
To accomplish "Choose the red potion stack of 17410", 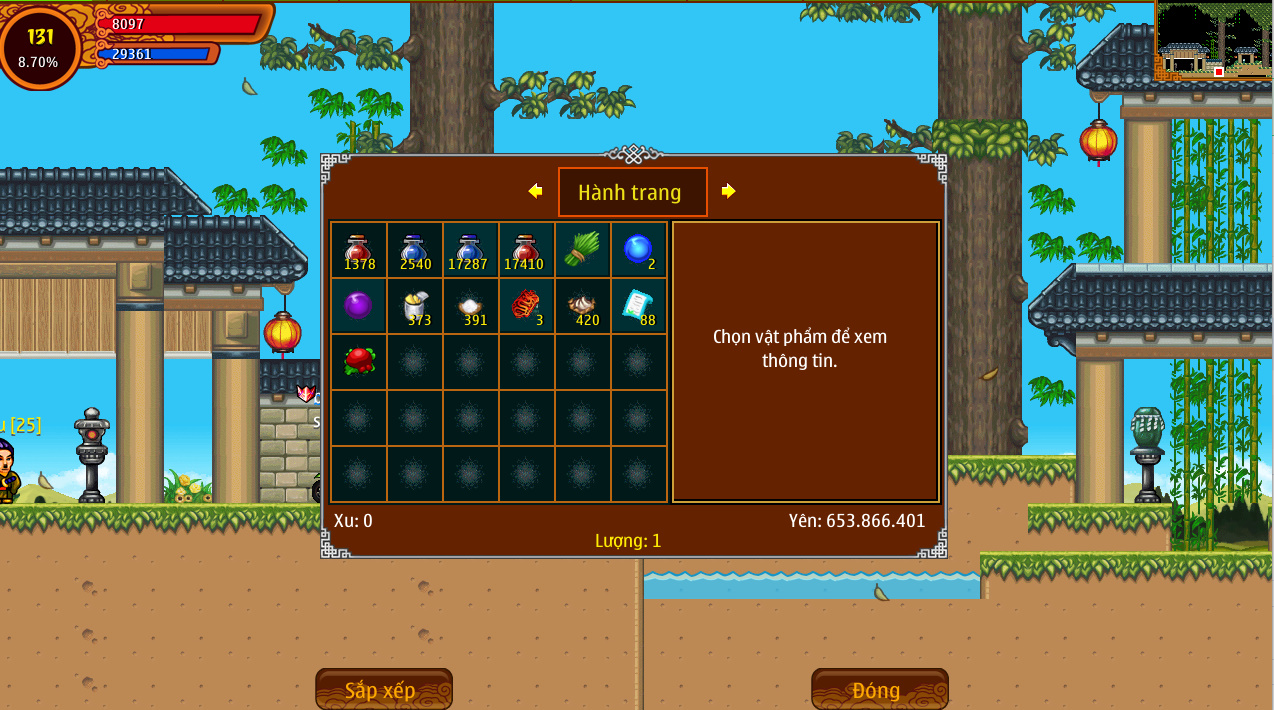I will tap(527, 250).
